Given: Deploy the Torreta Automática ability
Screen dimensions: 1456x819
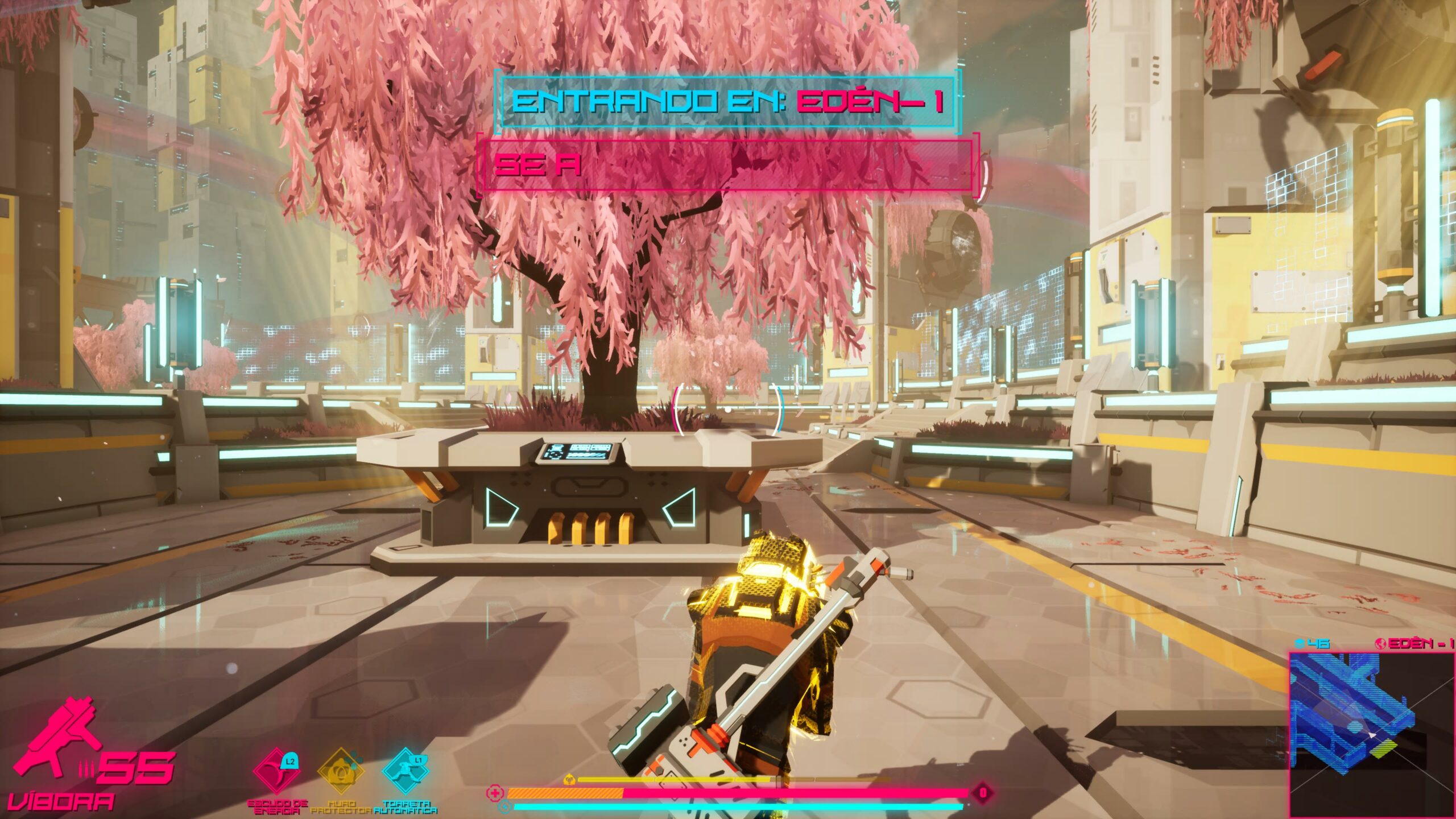Looking at the screenshot, I should coord(405,772).
